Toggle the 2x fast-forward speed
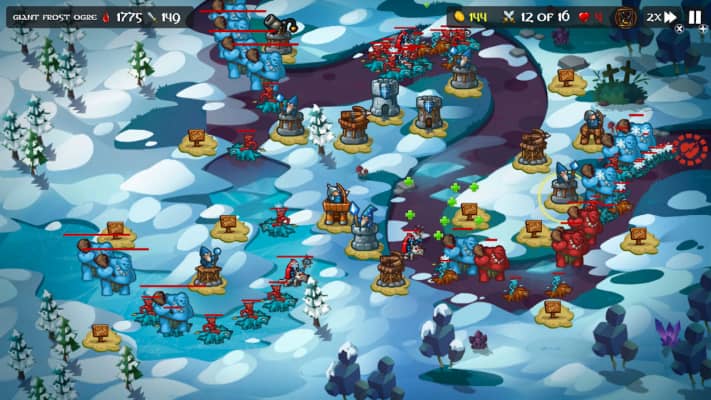This screenshot has width=711, height=400. pos(661,17)
